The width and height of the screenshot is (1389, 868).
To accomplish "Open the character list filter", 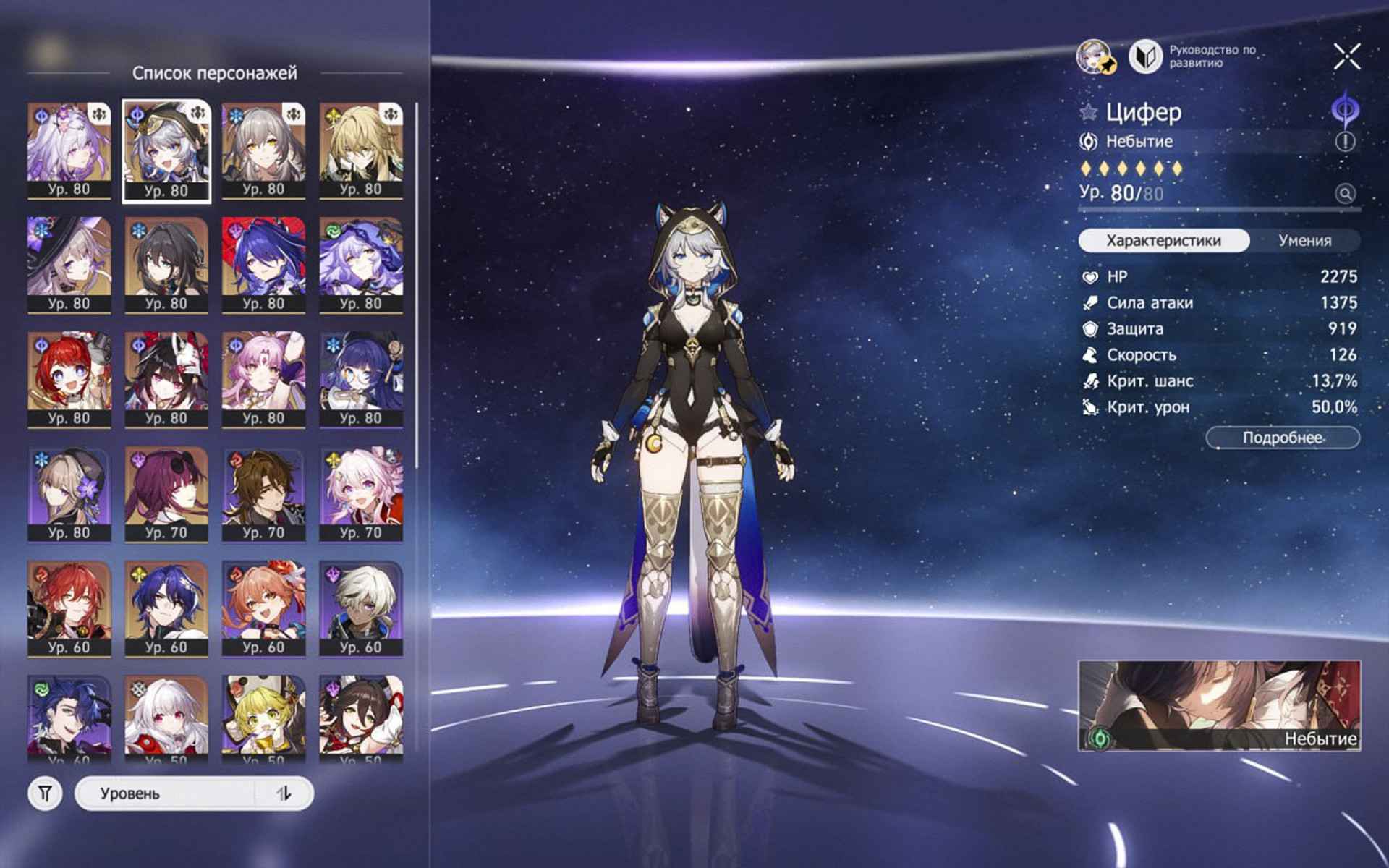I will [x=45, y=793].
